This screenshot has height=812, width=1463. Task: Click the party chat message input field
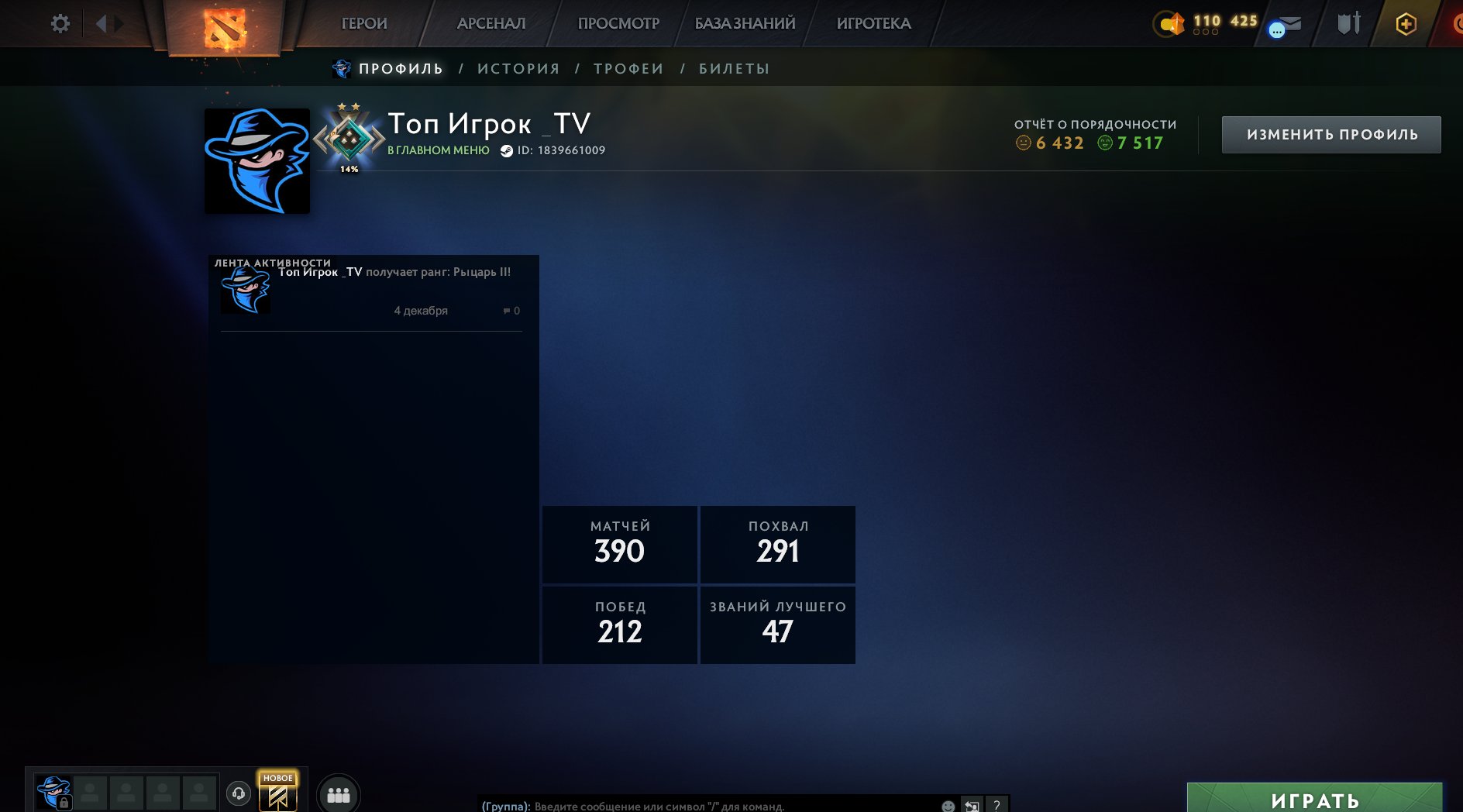point(697,804)
